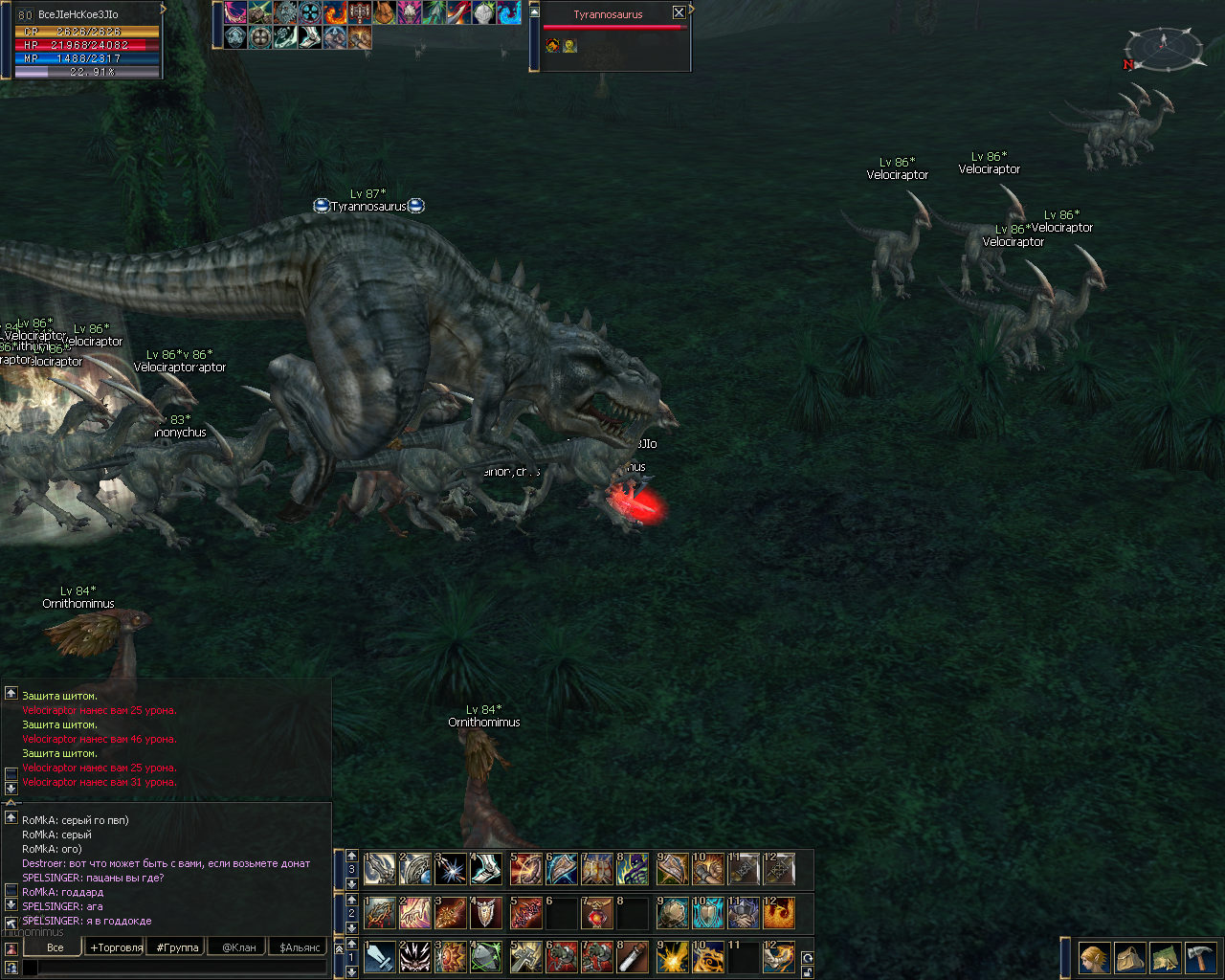Viewport: 1225px width, 980px height.
Task: Activate the red lantern item slot
Action: tap(596, 913)
